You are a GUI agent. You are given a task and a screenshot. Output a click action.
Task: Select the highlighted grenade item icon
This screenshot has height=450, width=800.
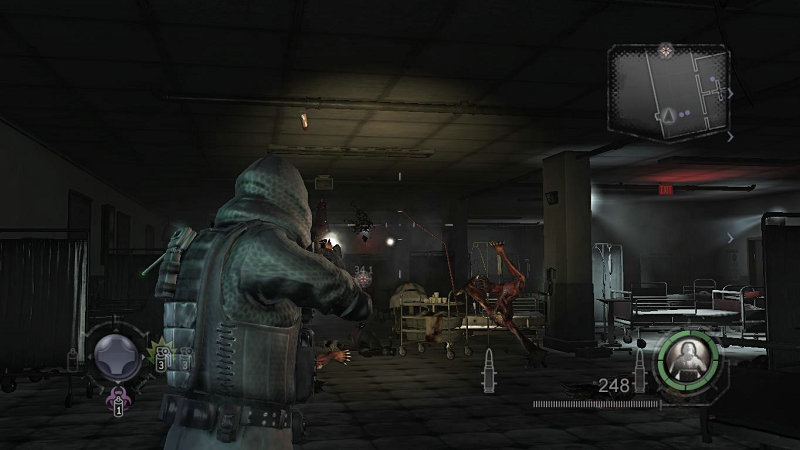pyautogui.click(x=160, y=357)
